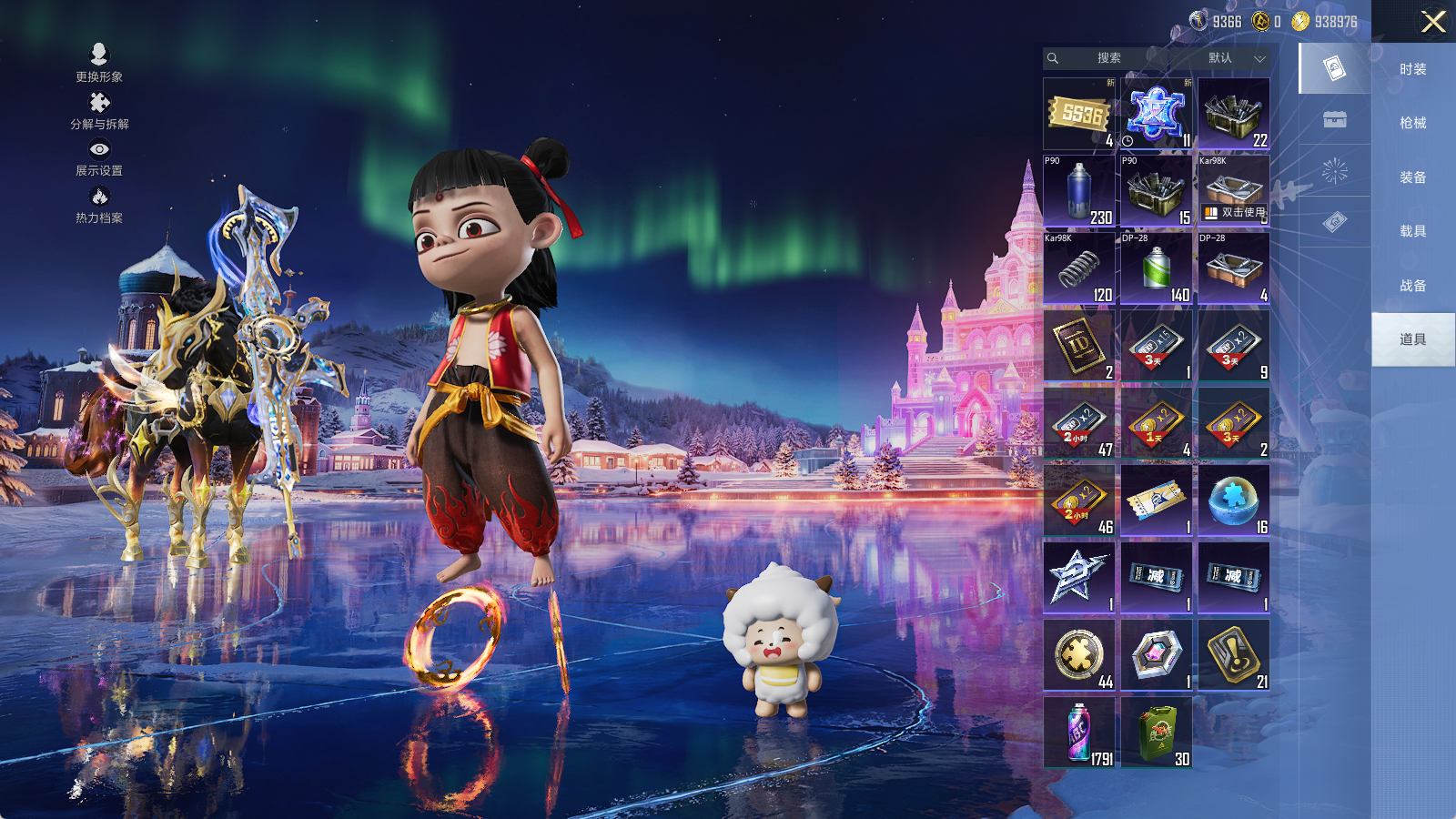
Task: Open the 默认 sort dropdown
Action: 1234,58
